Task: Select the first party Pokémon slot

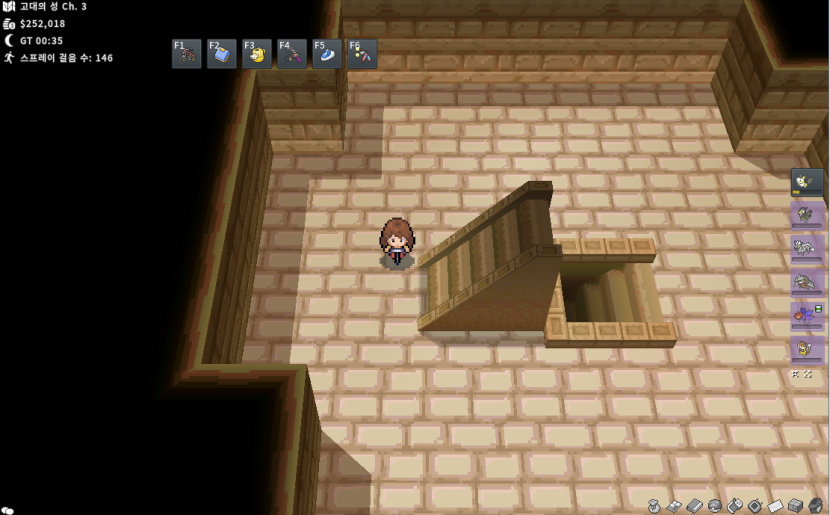Action: (x=807, y=181)
